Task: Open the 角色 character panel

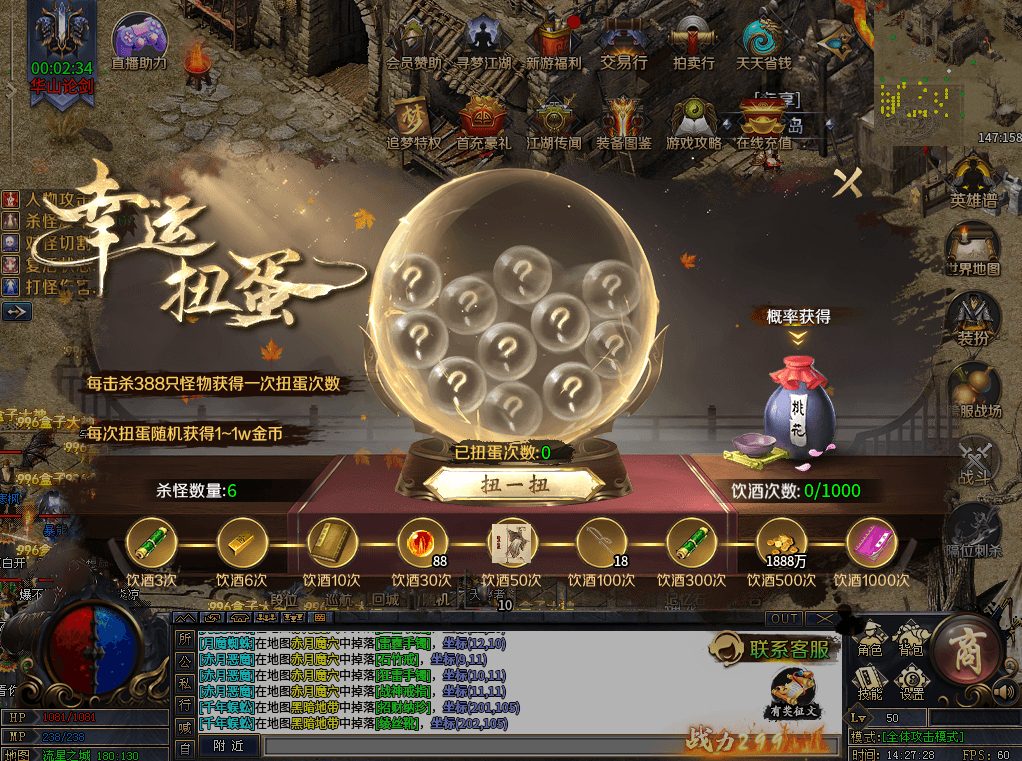Action: [870, 638]
